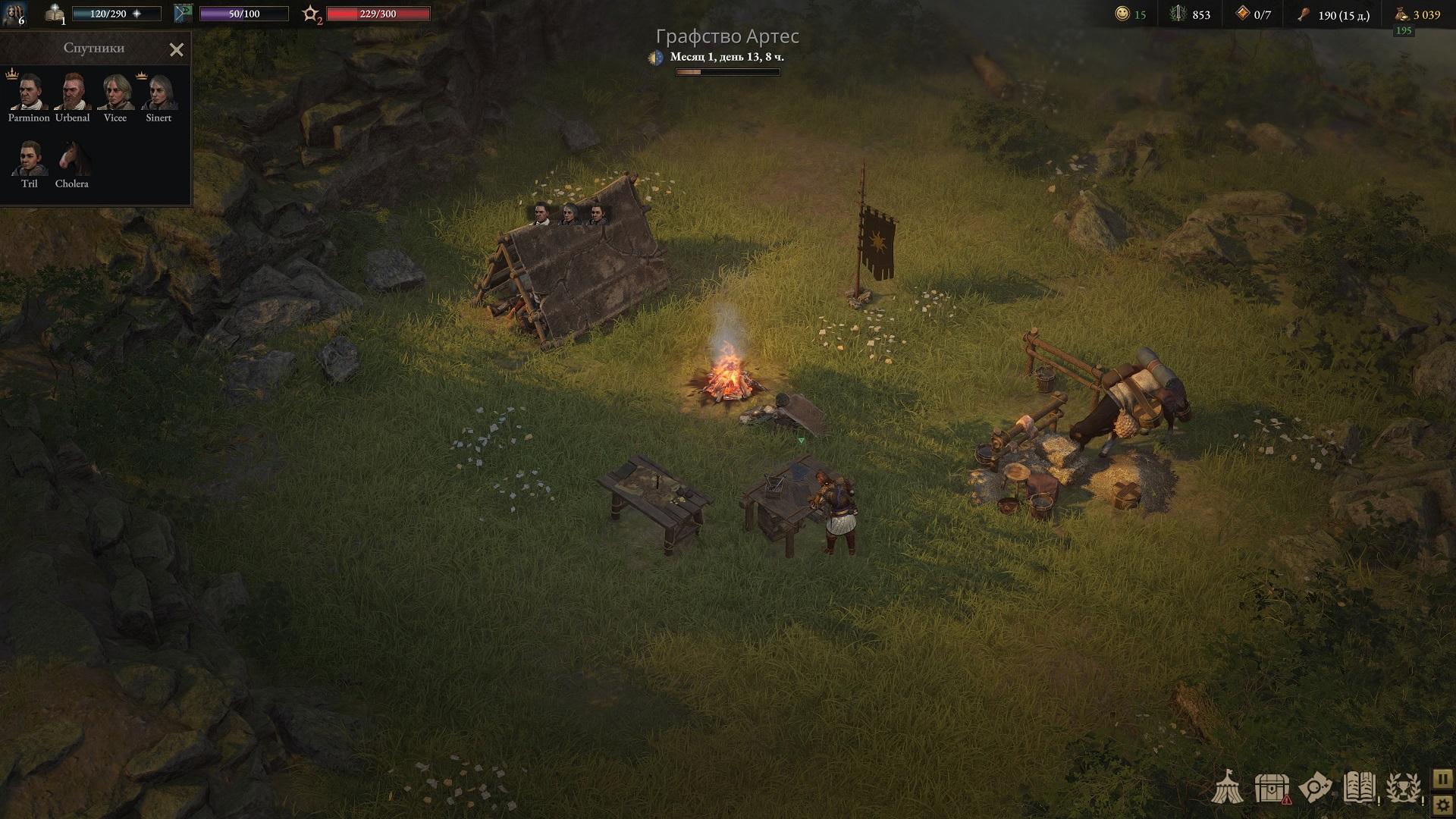Select companion Parminon's portrait
Image resolution: width=1456 pixels, height=819 pixels.
[29, 92]
